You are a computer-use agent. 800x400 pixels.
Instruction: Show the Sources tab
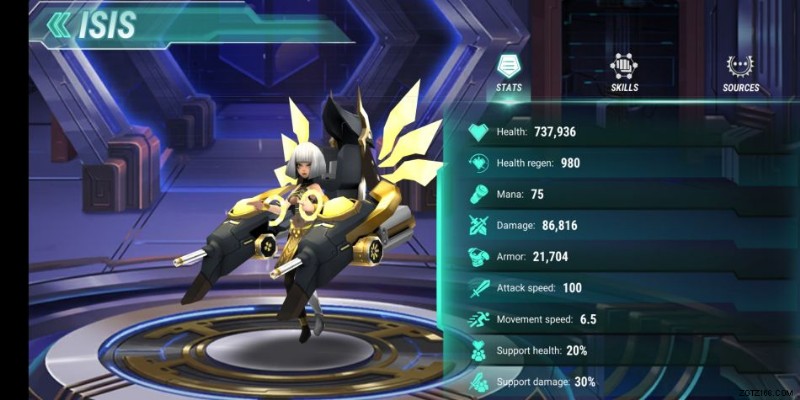(x=741, y=72)
